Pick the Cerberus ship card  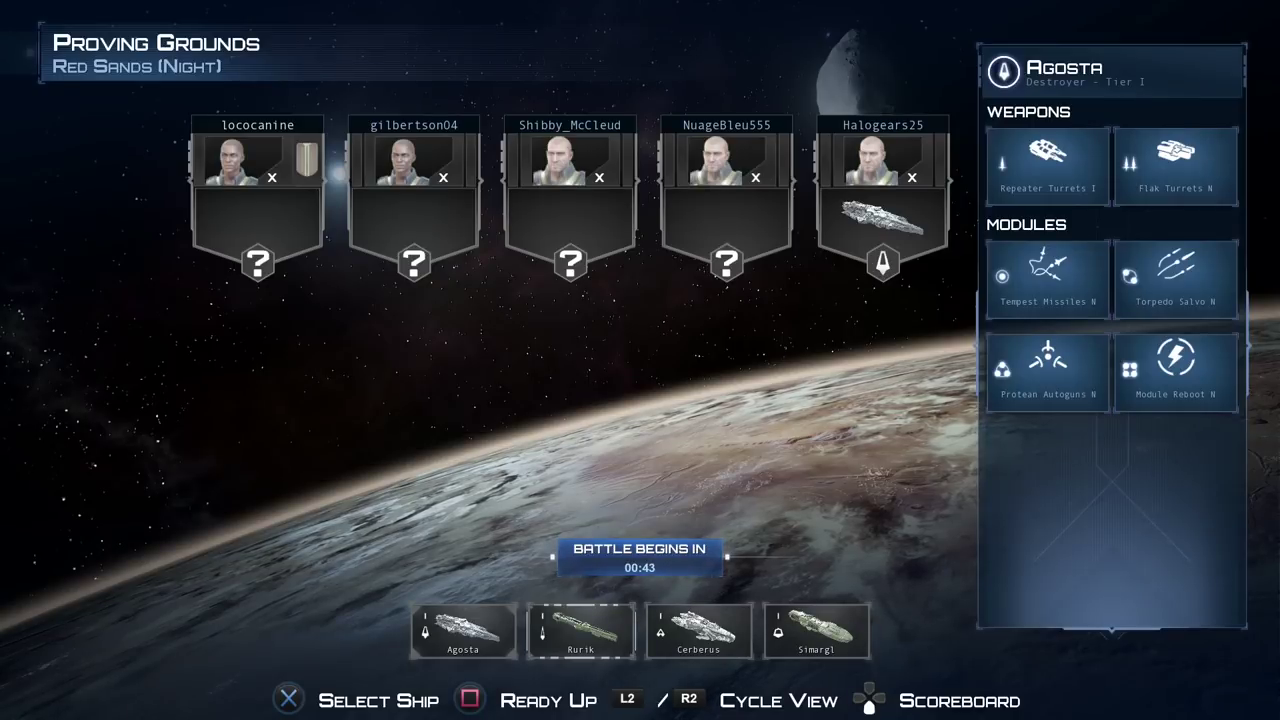click(x=698, y=631)
